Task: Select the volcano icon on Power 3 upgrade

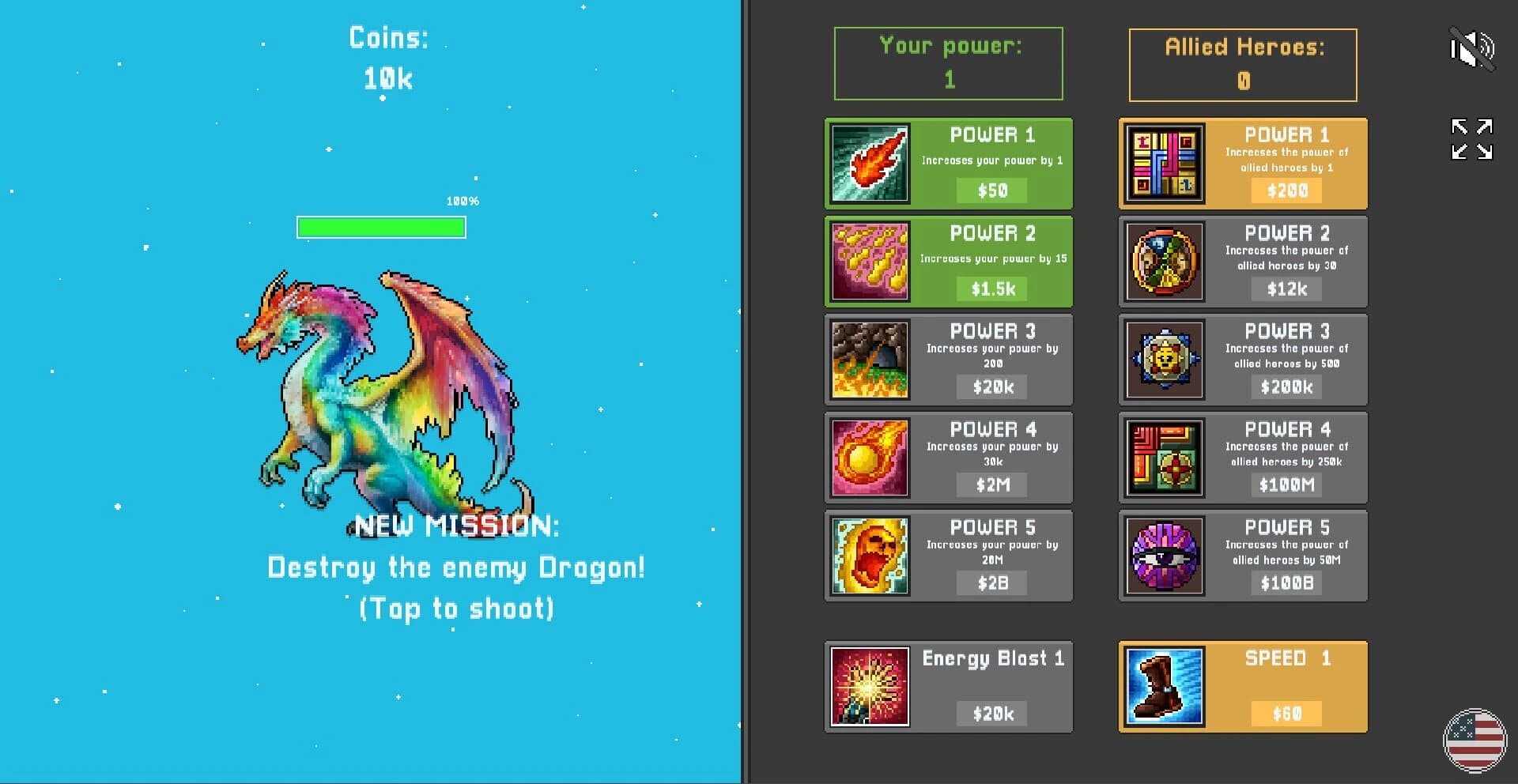Action: [x=869, y=360]
